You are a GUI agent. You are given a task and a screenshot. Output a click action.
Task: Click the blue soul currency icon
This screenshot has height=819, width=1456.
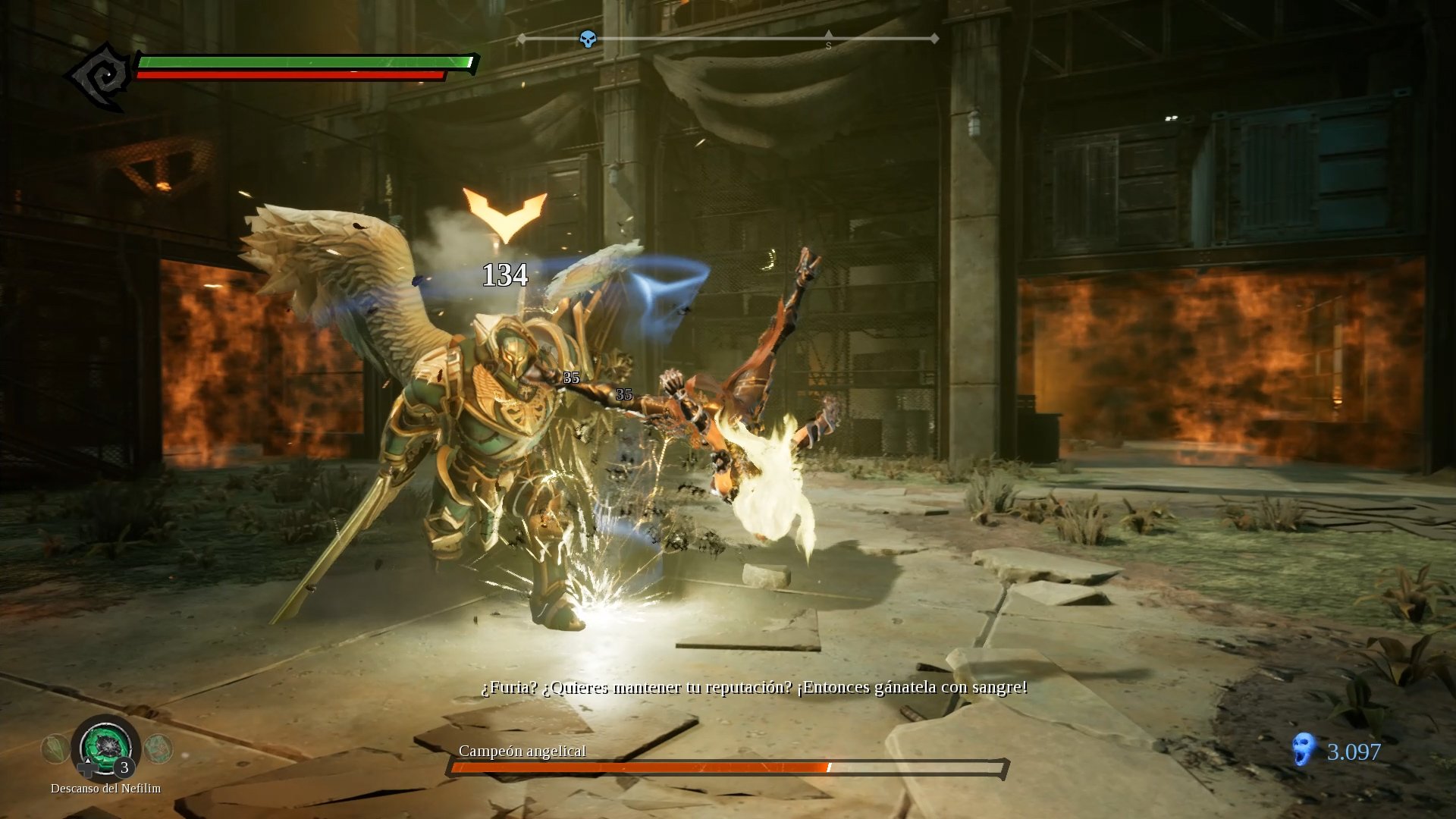tap(1302, 750)
